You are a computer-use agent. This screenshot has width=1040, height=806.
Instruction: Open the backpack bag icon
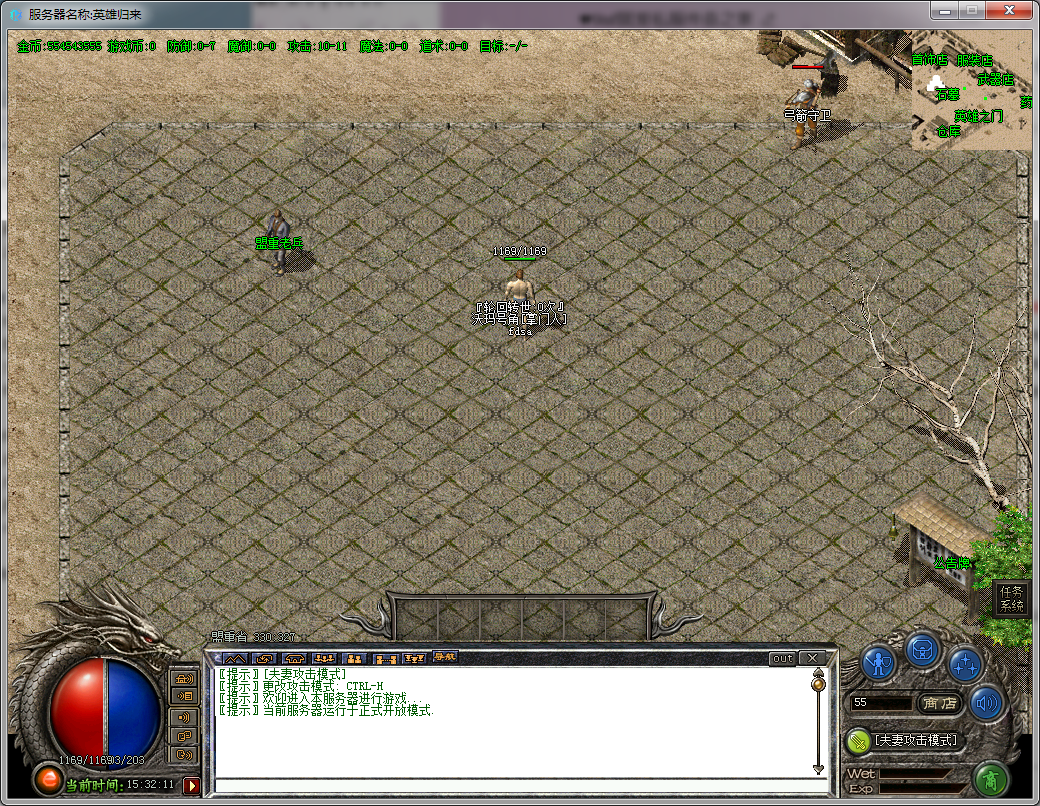point(922,651)
